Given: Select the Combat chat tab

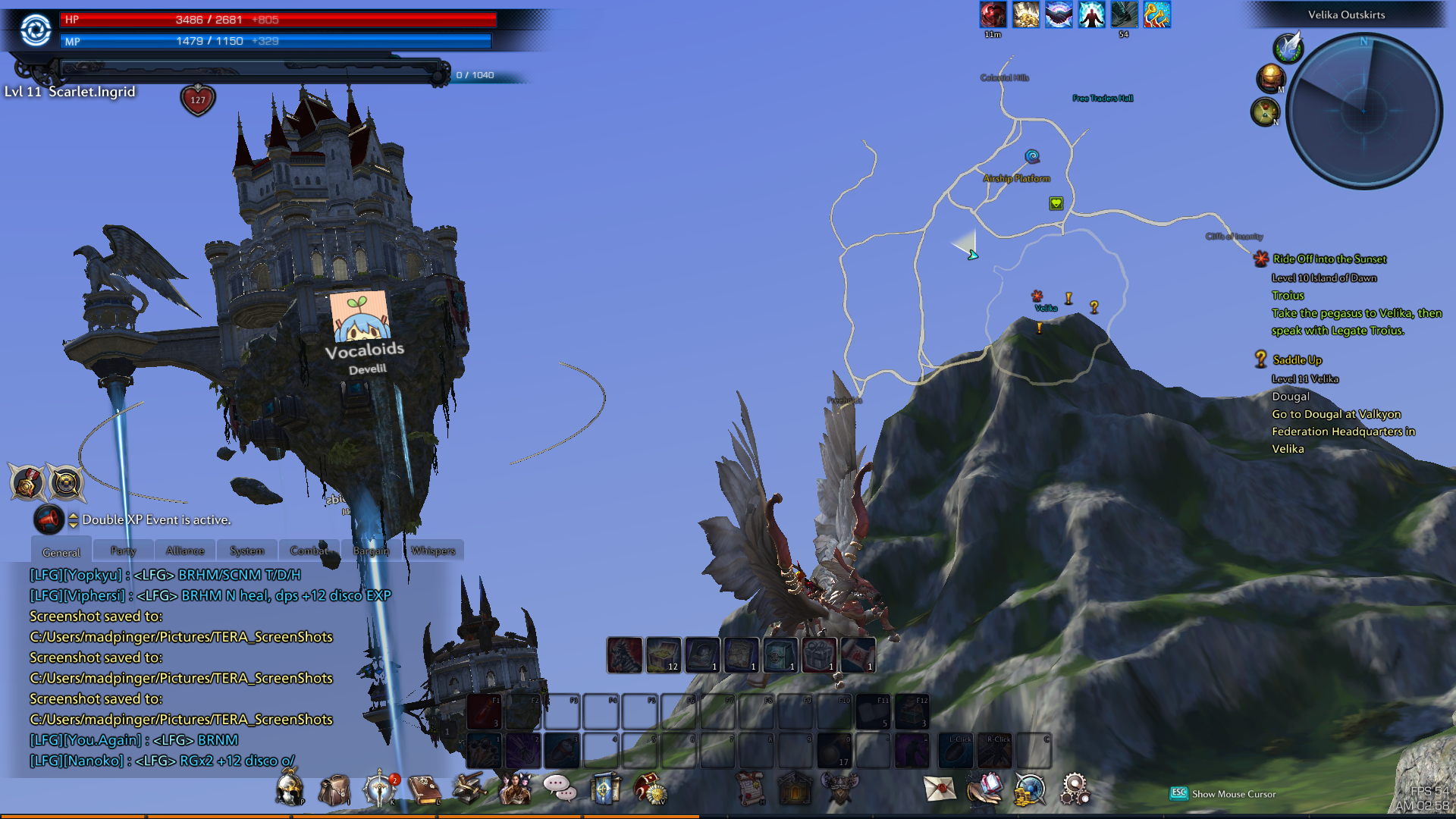Looking at the screenshot, I should 309,551.
